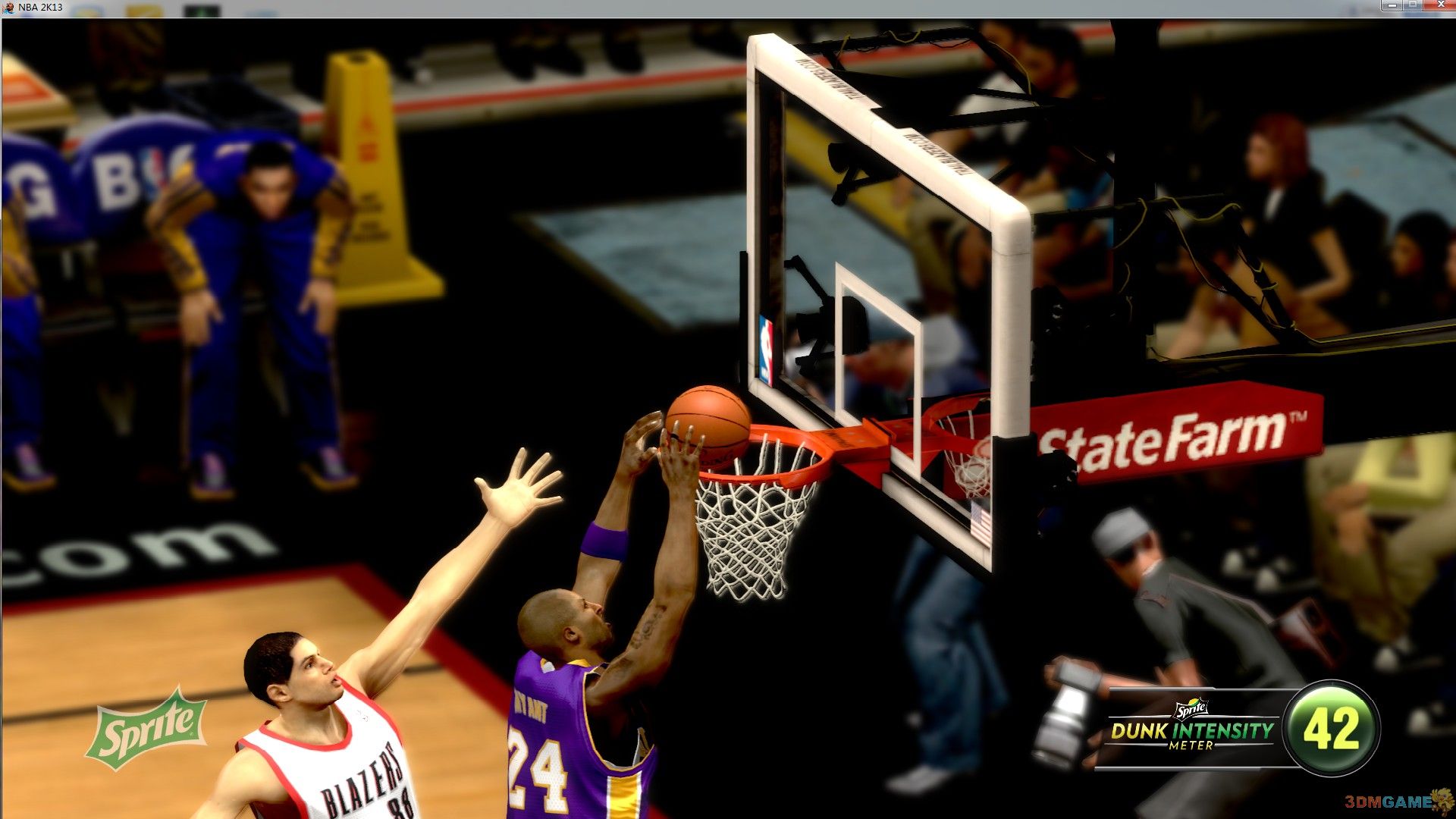Maximize the NBA 2K13 window

pos(1414,6)
